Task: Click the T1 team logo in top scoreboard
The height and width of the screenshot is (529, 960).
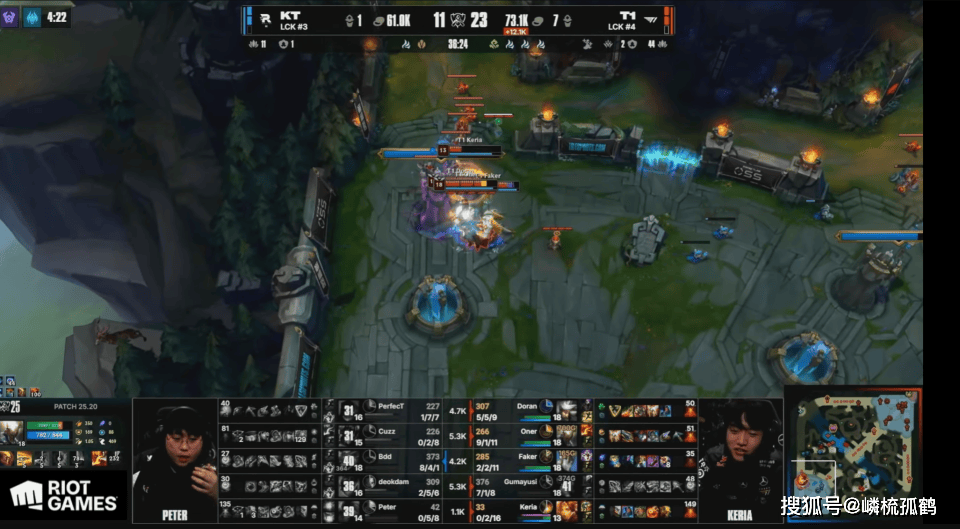Action: tap(653, 17)
